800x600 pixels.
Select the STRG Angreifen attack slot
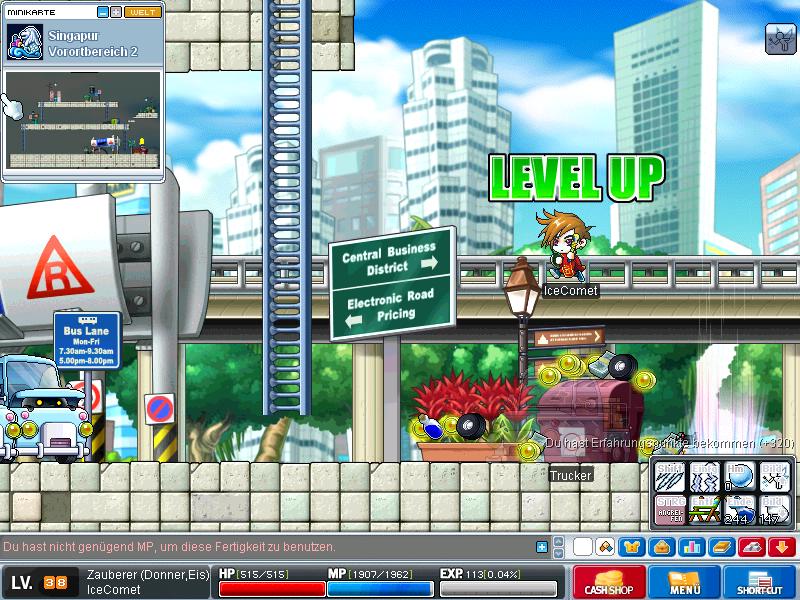click(670, 508)
